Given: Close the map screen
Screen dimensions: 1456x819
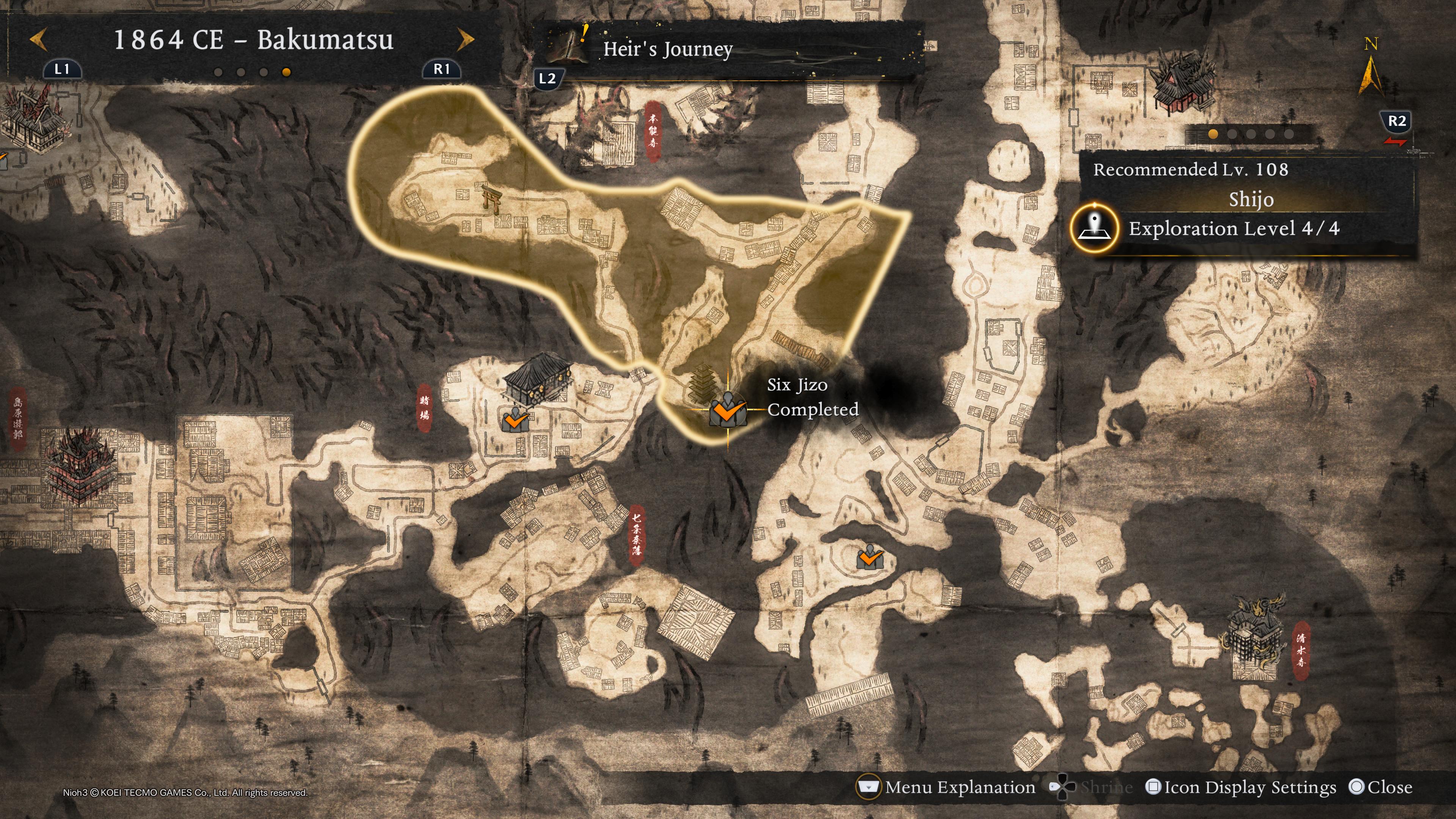Looking at the screenshot, I should click(1380, 788).
